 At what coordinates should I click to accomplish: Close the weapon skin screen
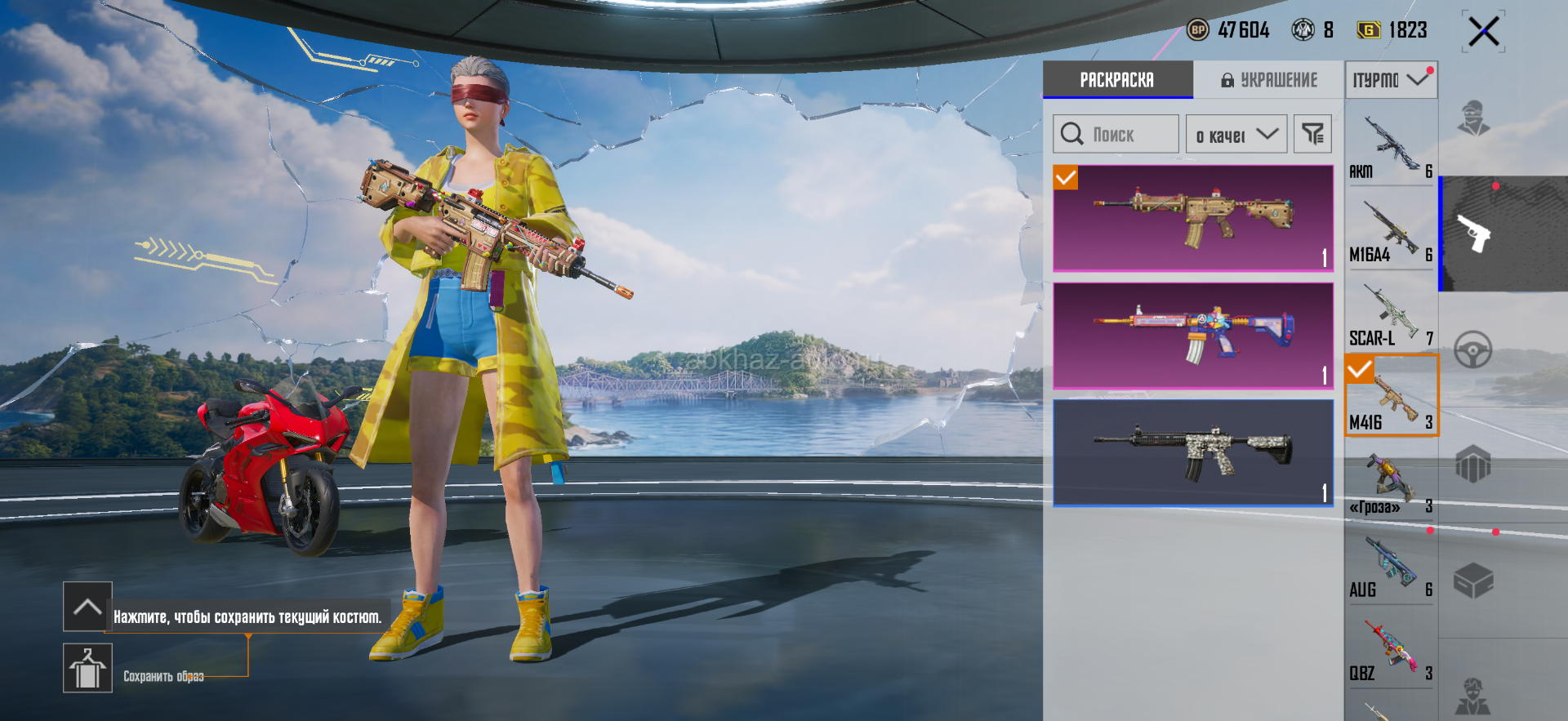click(x=1483, y=33)
